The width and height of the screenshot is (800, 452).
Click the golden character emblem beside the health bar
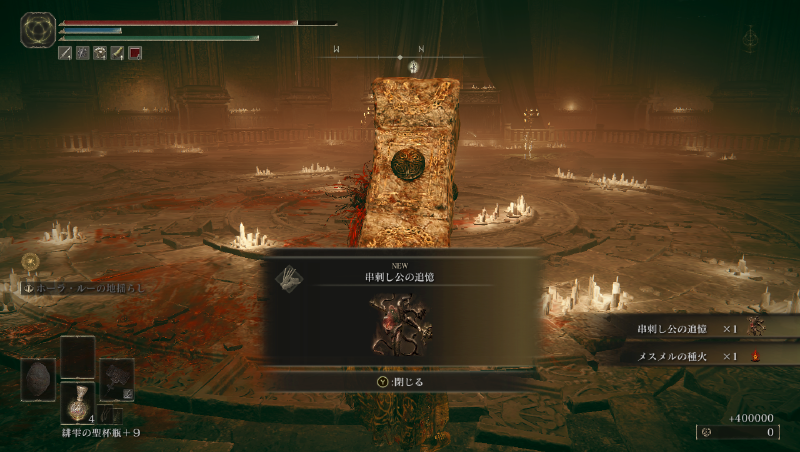[x=38, y=30]
